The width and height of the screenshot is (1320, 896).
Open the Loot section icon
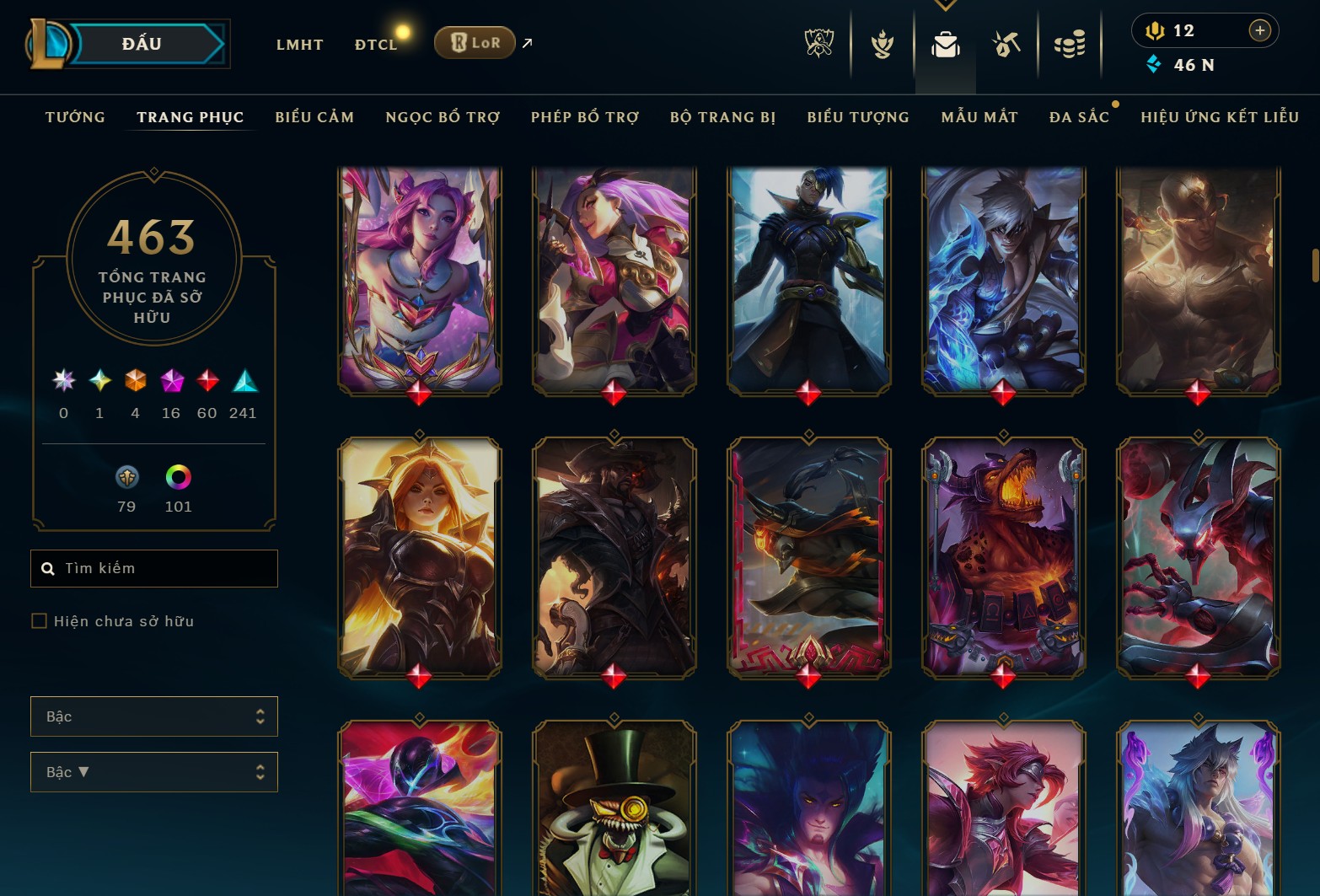(1005, 44)
